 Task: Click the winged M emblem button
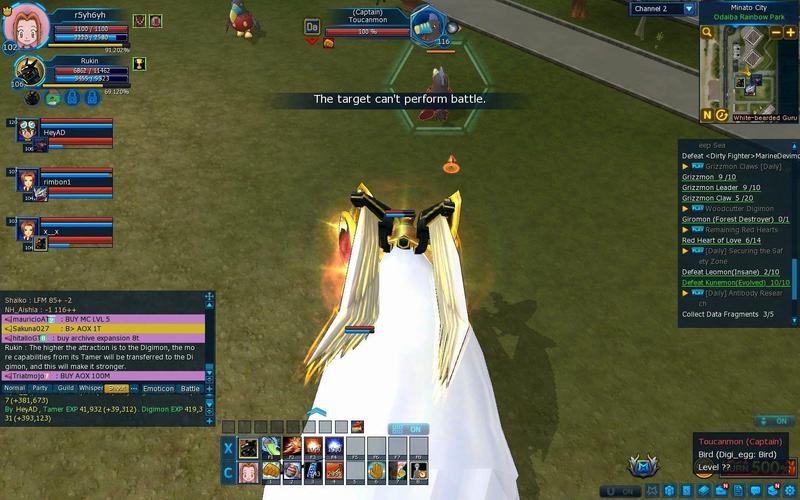[x=642, y=466]
